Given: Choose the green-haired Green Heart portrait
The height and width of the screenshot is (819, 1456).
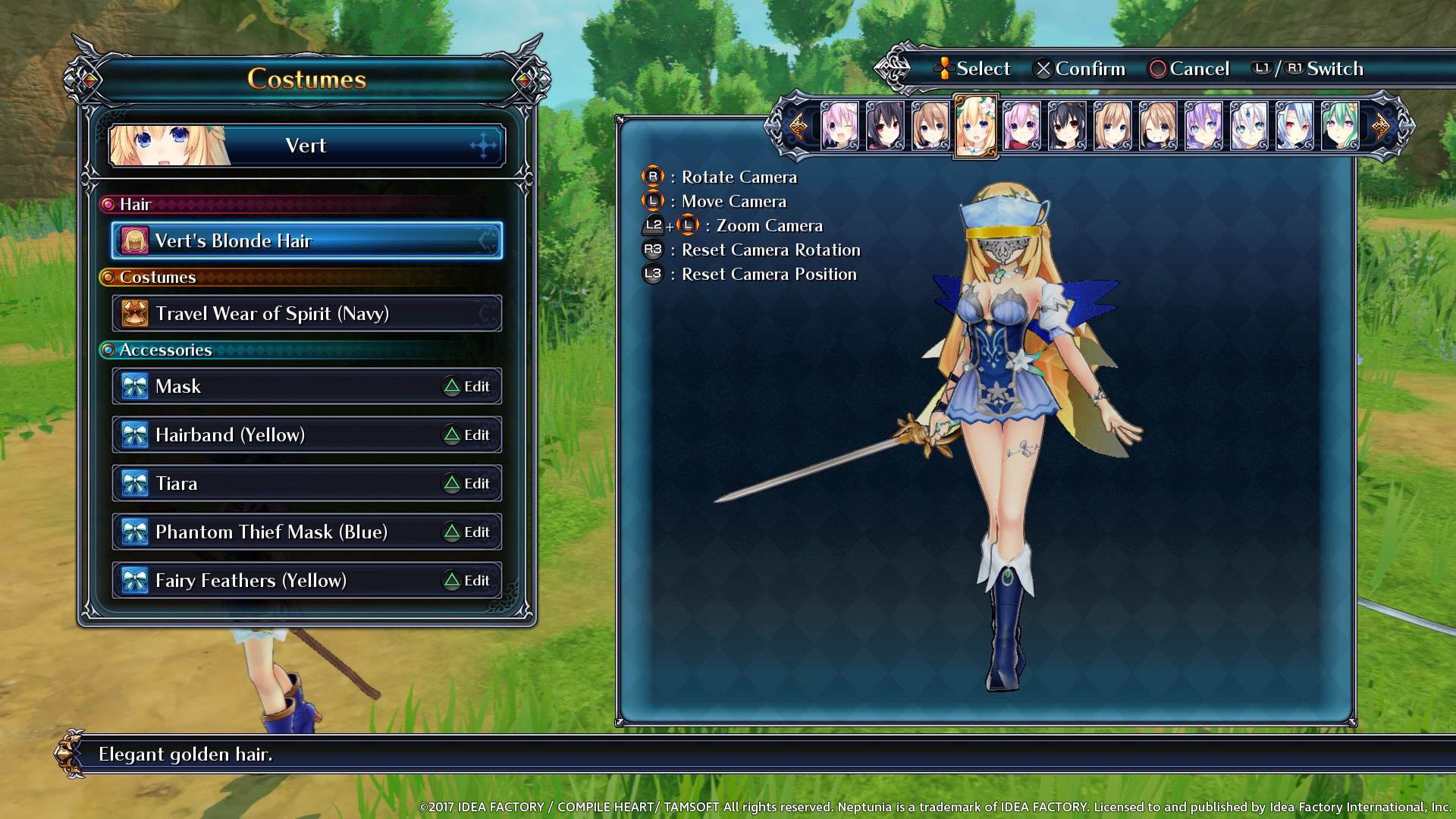Looking at the screenshot, I should point(1340,125).
